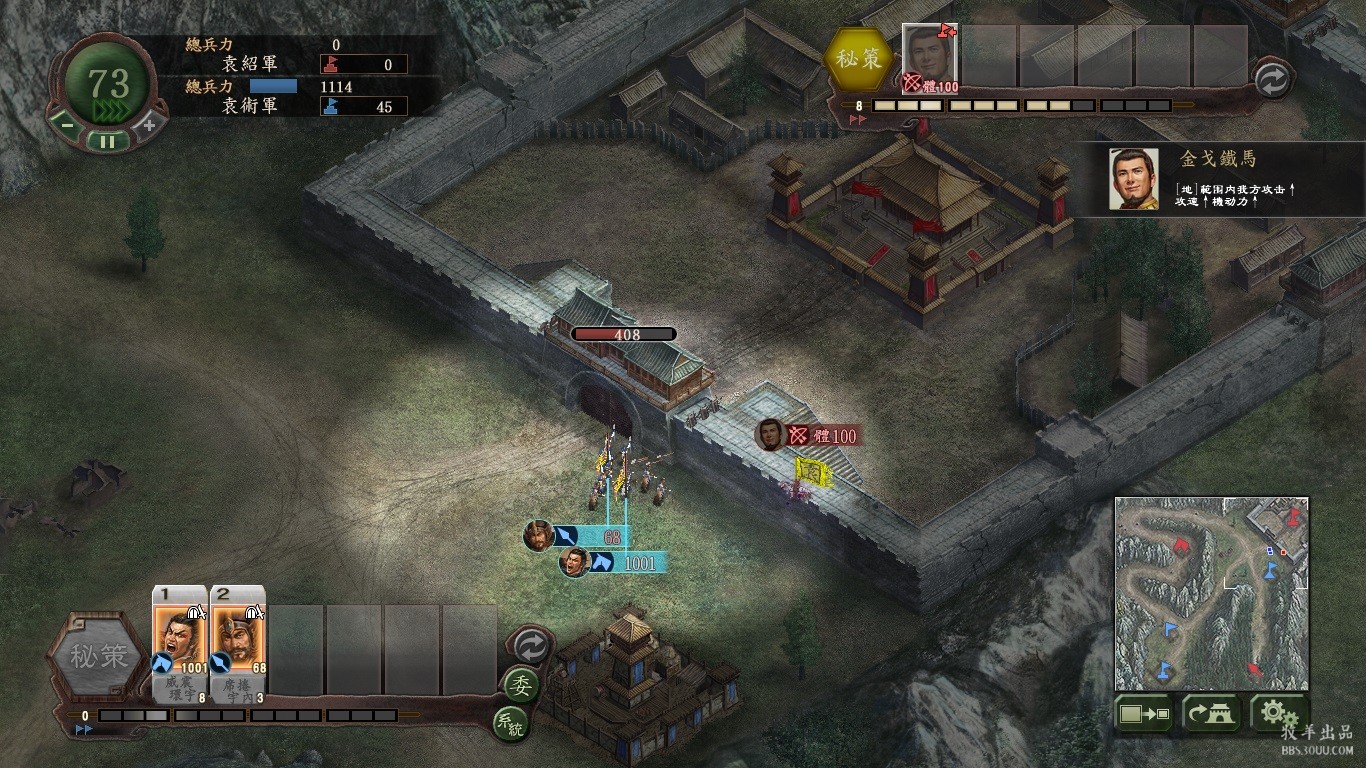Click the battlefield minimap
1366x768 pixels.
[x=1211, y=593]
